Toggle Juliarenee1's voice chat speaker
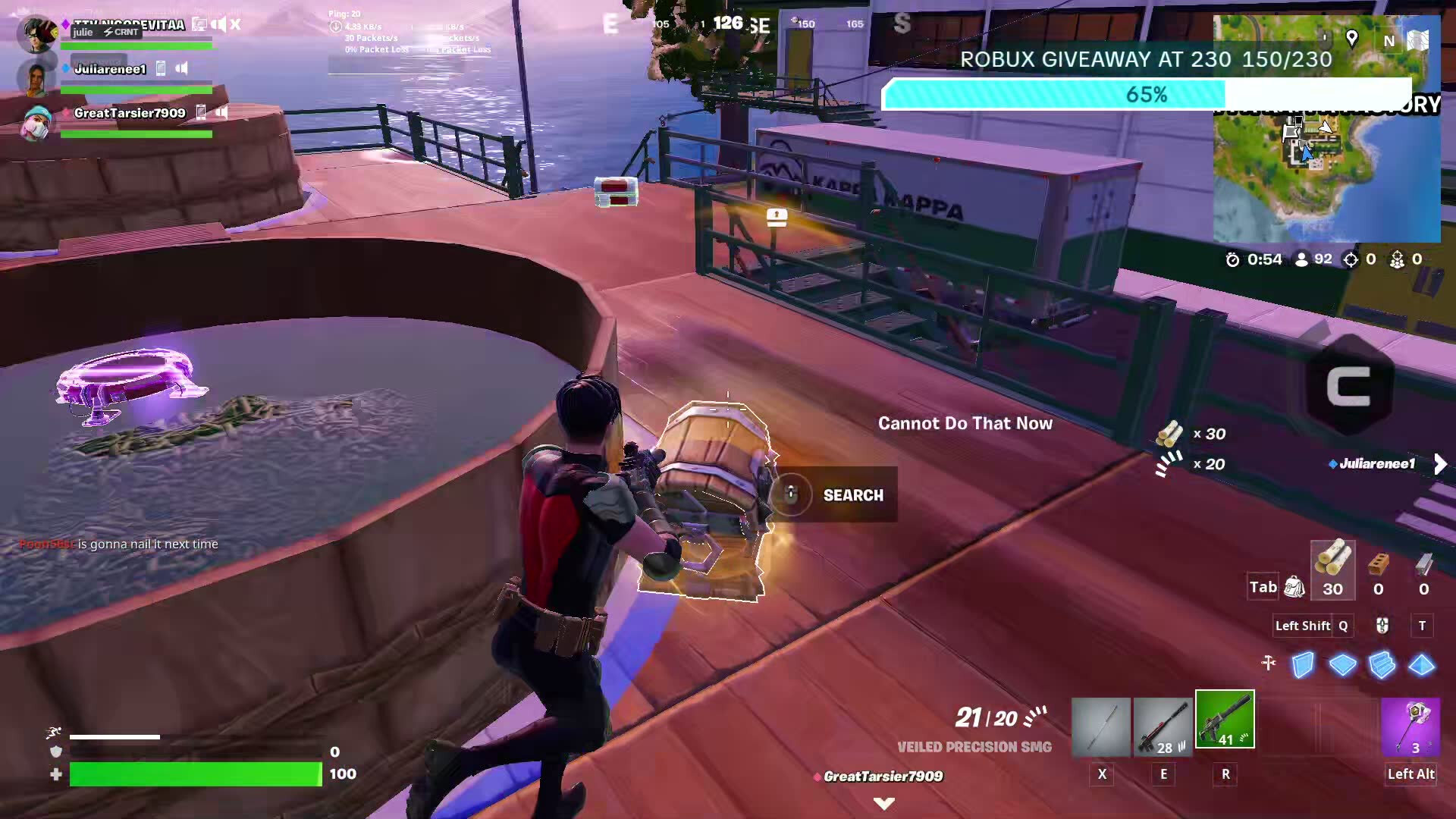Screen dimensions: 1456x819 pyautogui.click(x=182, y=68)
